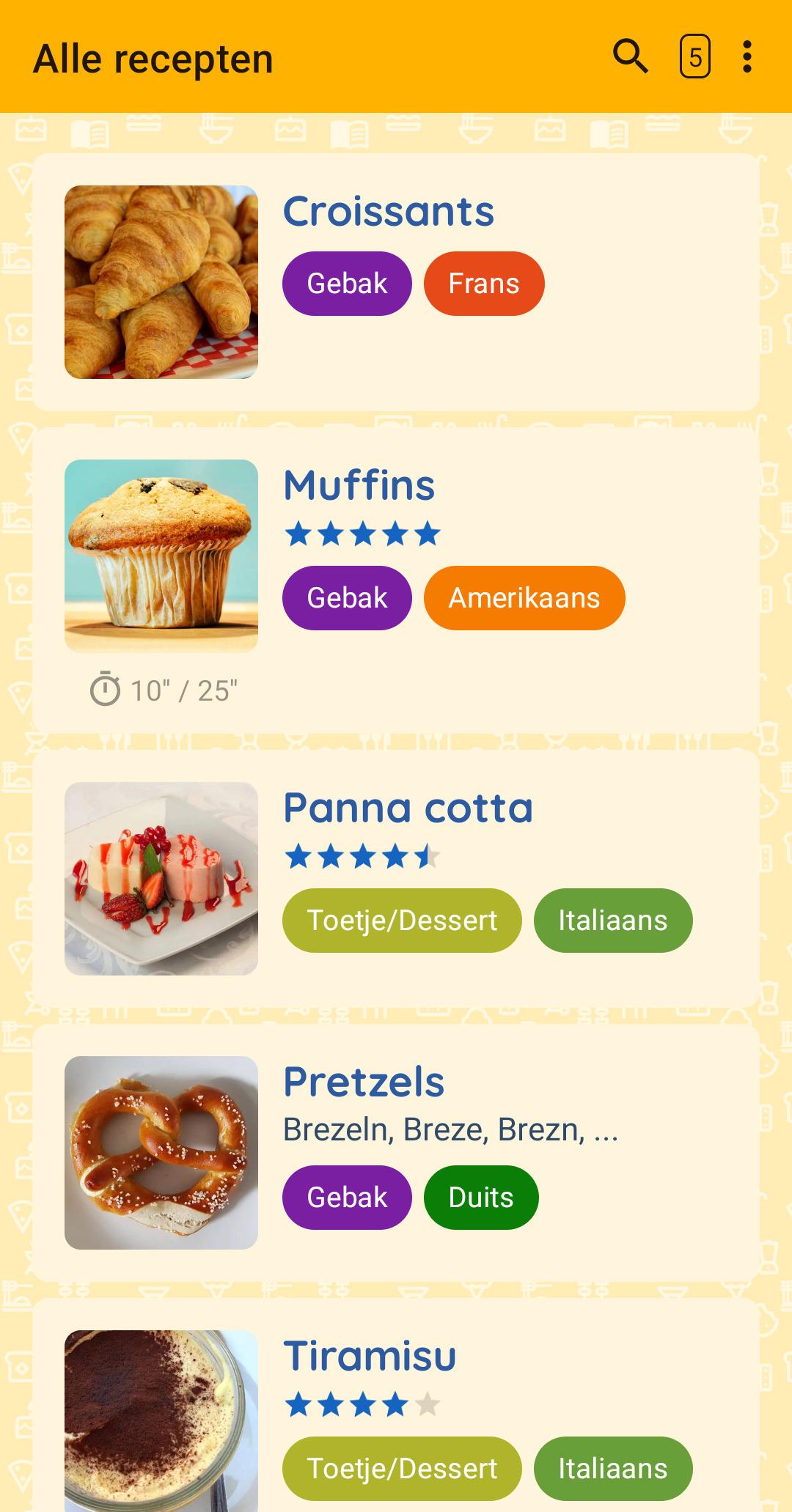
Task: Open the Pretzels recipe title
Action: tap(364, 1082)
